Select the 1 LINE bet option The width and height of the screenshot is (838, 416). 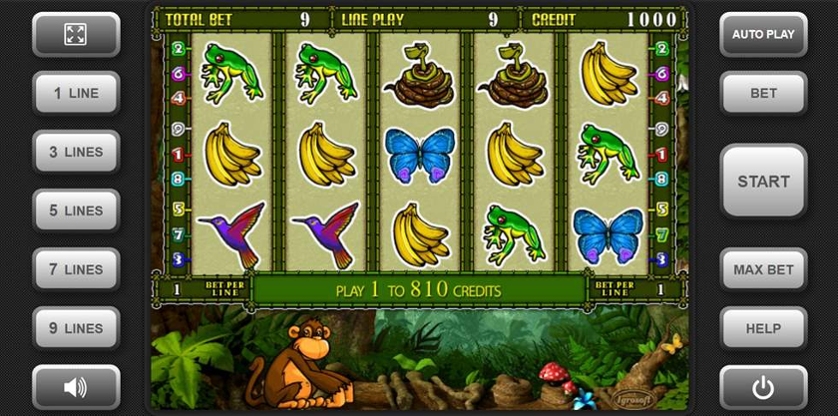coord(76,93)
